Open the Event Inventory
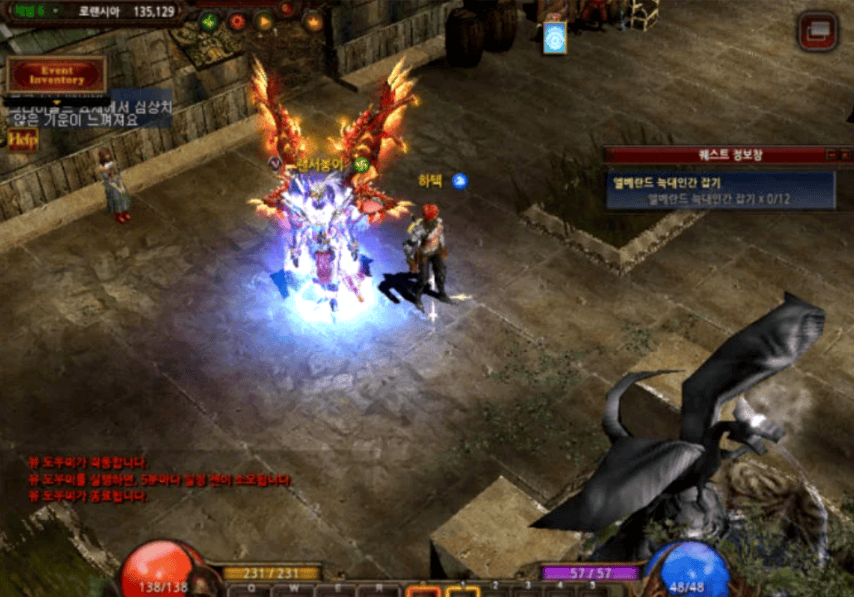The height and width of the screenshot is (597, 854). tap(56, 75)
